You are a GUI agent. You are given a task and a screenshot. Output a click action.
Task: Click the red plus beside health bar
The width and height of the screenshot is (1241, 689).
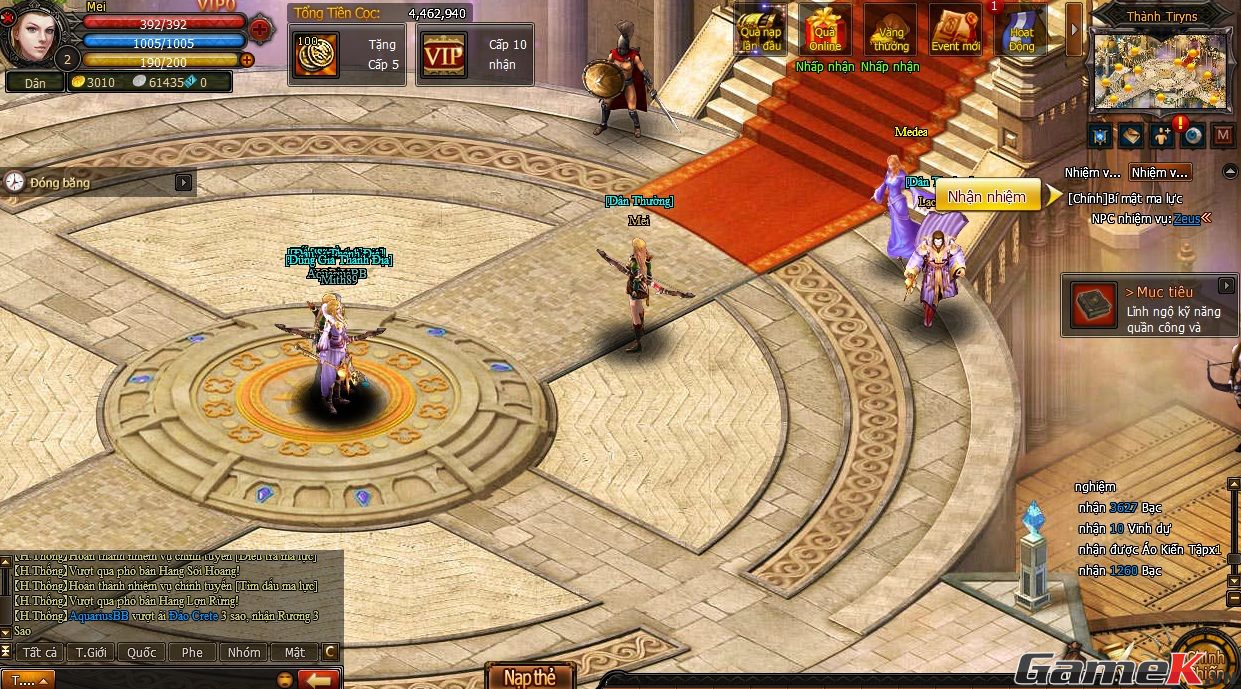coord(260,28)
